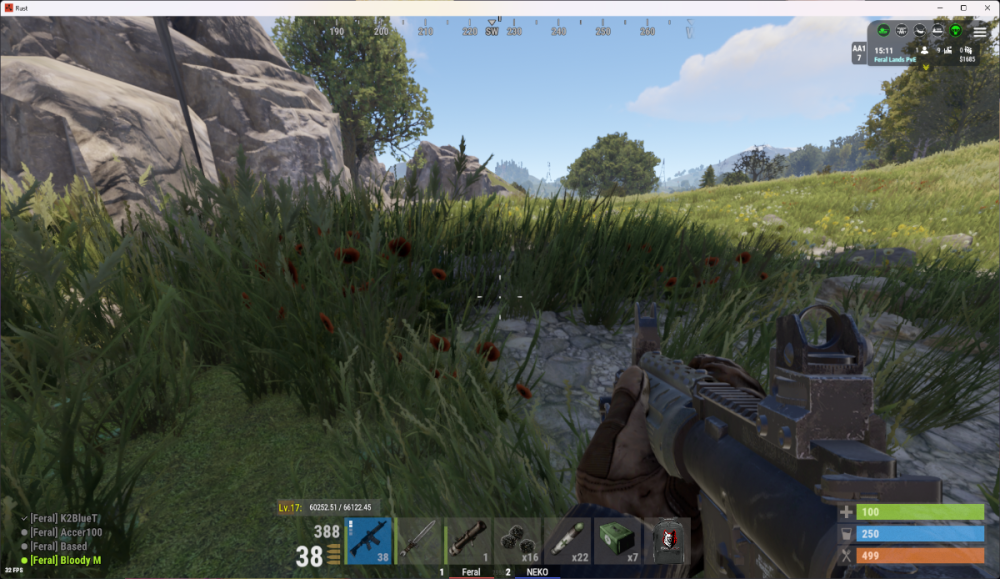
Task: Switch to the NEKO team tab
Action: click(x=537, y=572)
